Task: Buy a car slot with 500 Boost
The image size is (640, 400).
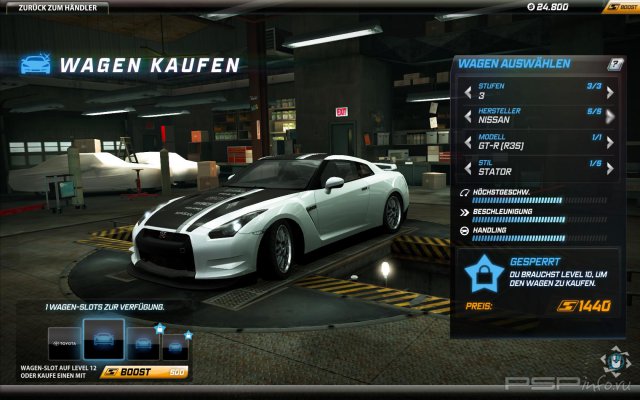Action: [145, 372]
